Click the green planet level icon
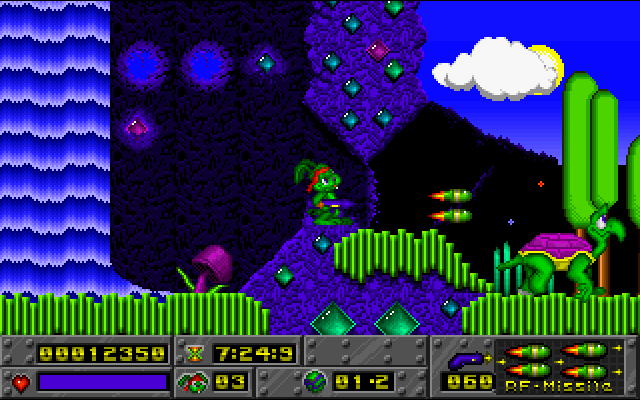Image resolution: width=640 pixels, height=400 pixels. pos(313,381)
